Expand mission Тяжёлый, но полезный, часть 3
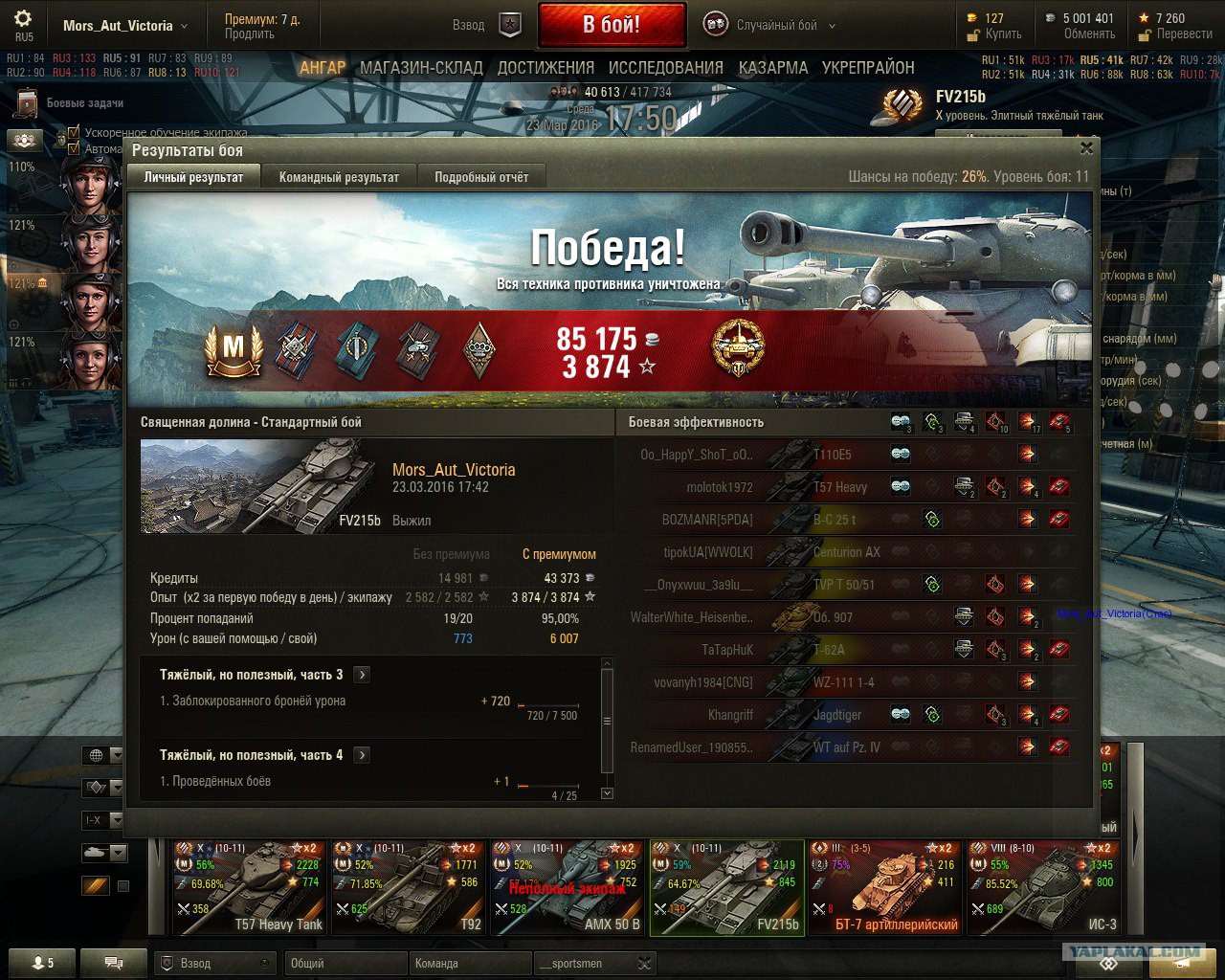The image size is (1225, 980). pos(362,675)
